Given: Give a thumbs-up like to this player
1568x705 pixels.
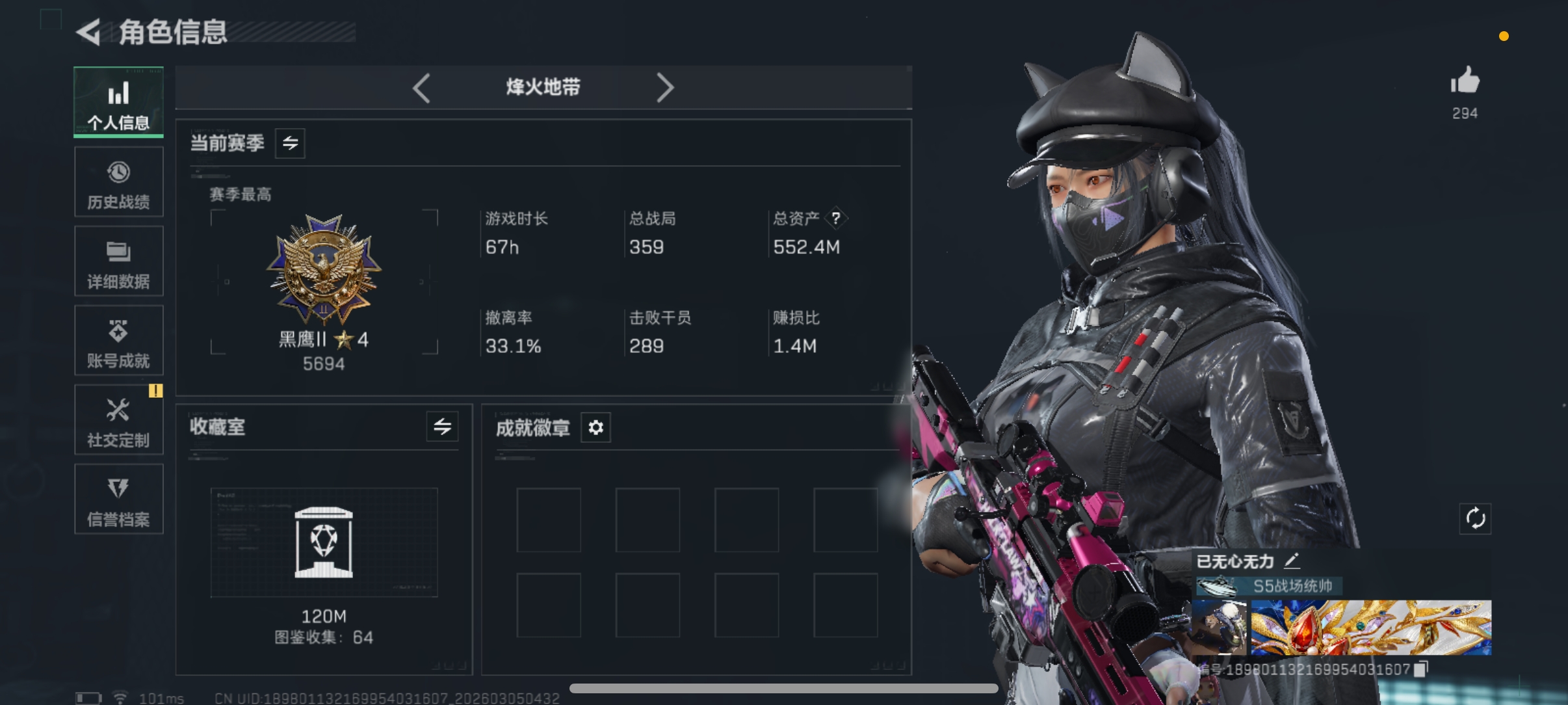Looking at the screenshot, I should (1467, 80).
